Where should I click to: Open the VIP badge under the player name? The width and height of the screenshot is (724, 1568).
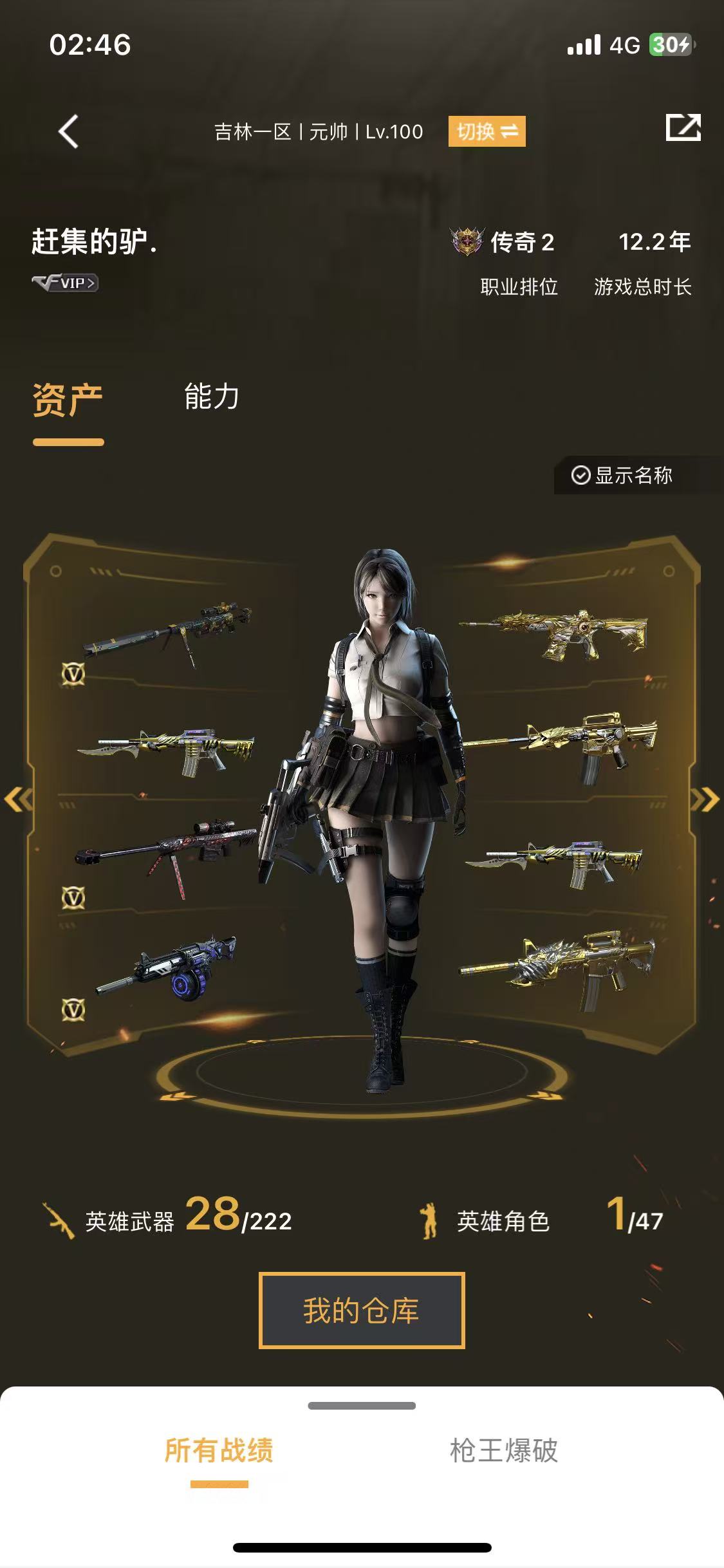pos(65,283)
